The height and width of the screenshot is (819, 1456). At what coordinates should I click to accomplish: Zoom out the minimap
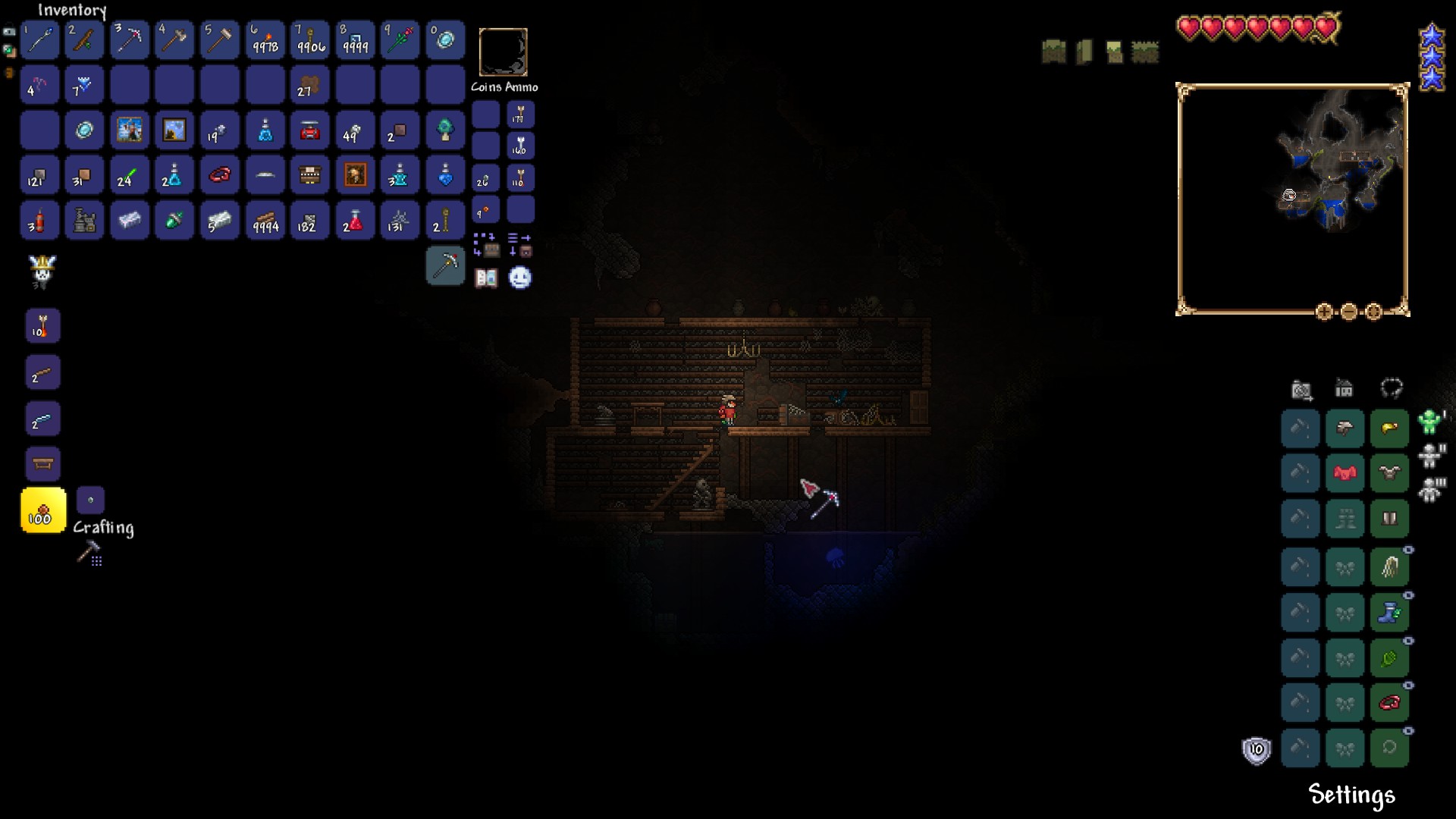pyautogui.click(x=1348, y=311)
